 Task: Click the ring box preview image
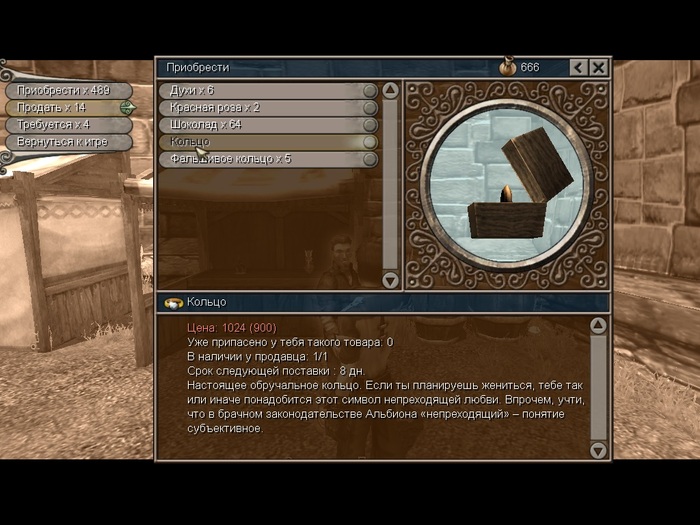[505, 186]
